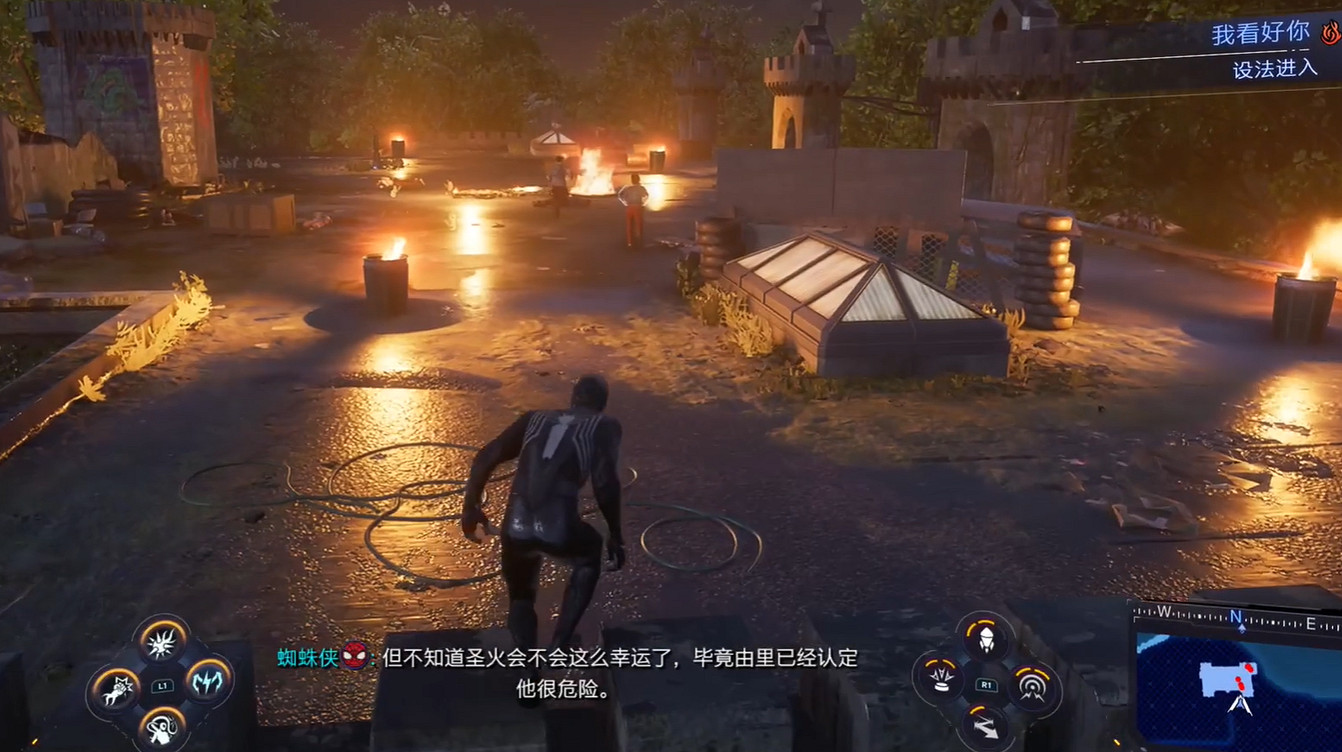Select the spike burst ability atop the L1 wheel
Image resolution: width=1342 pixels, height=752 pixels.
tap(161, 641)
